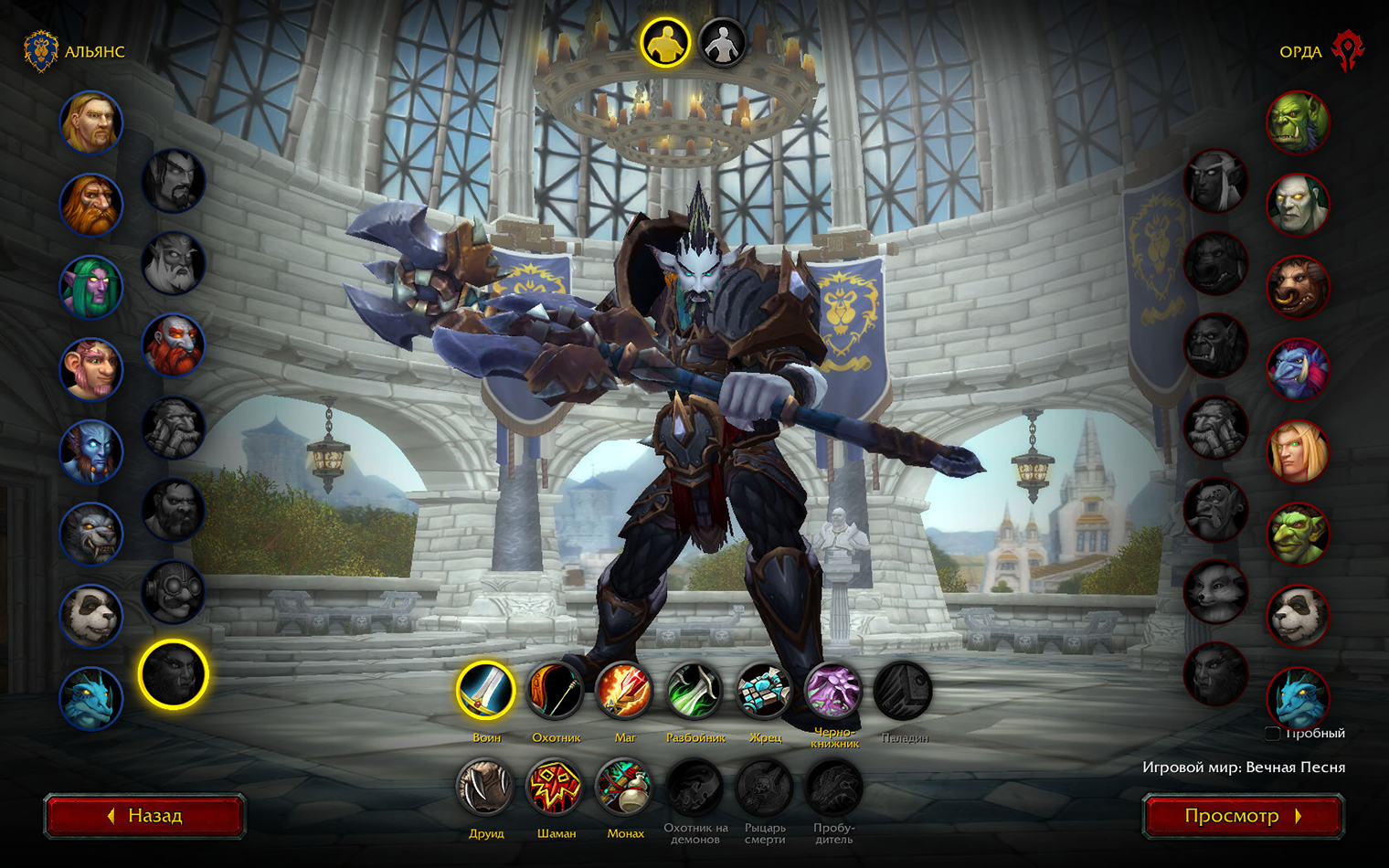
Task: Select the Чернокнижник warlock class
Action: pyautogui.click(x=833, y=690)
